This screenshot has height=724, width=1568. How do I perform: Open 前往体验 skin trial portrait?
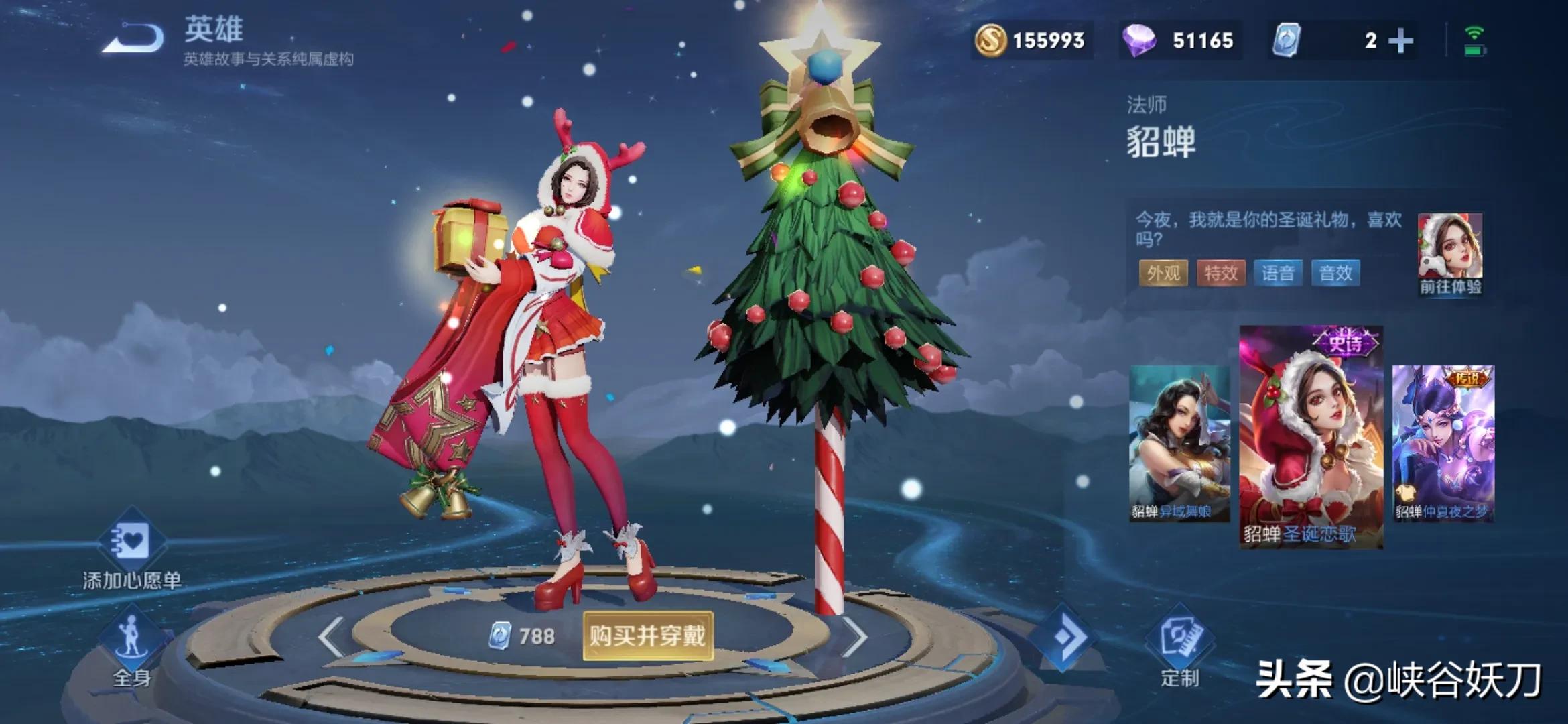[1450, 254]
